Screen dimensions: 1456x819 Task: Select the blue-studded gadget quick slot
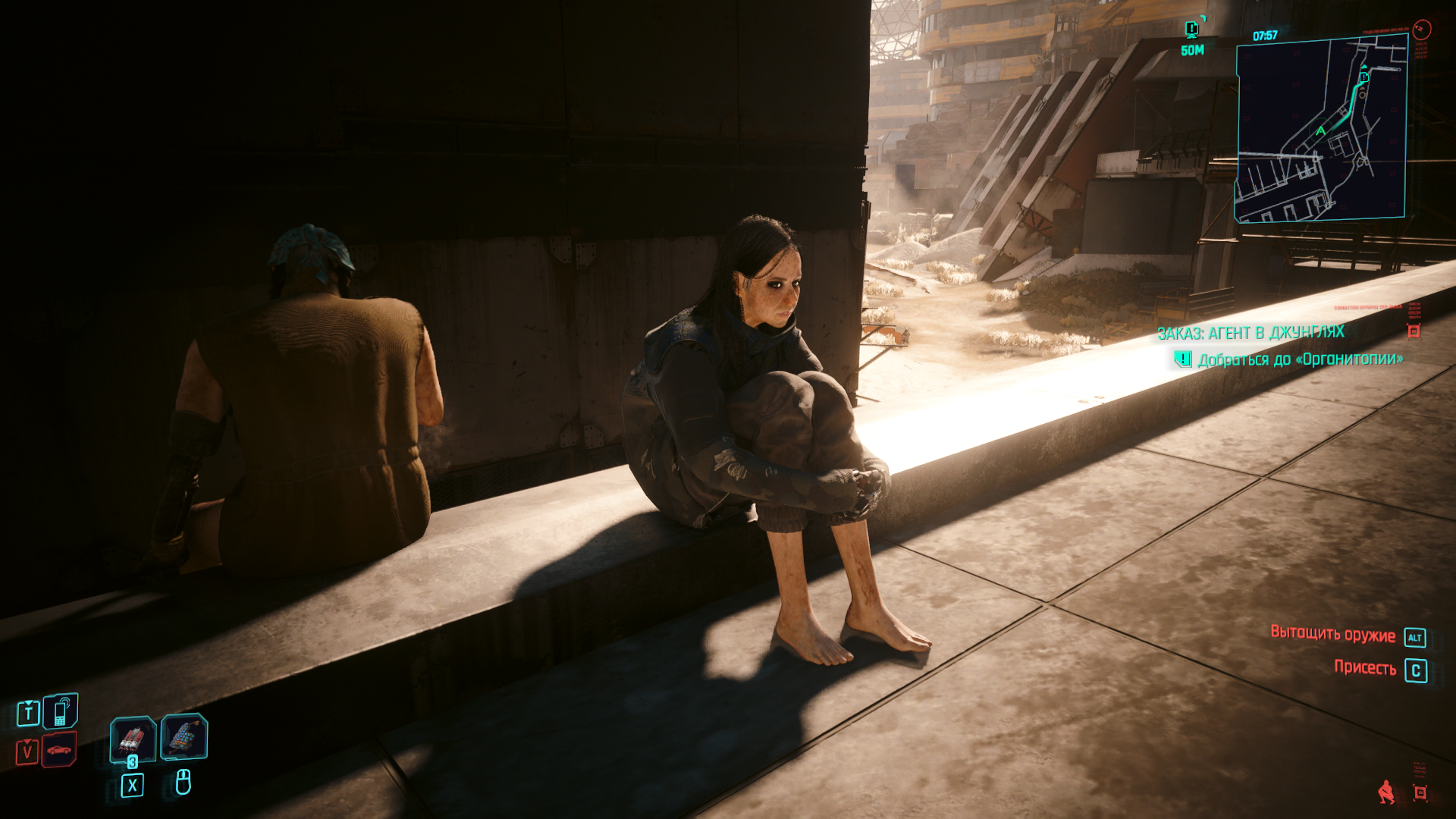(x=184, y=736)
